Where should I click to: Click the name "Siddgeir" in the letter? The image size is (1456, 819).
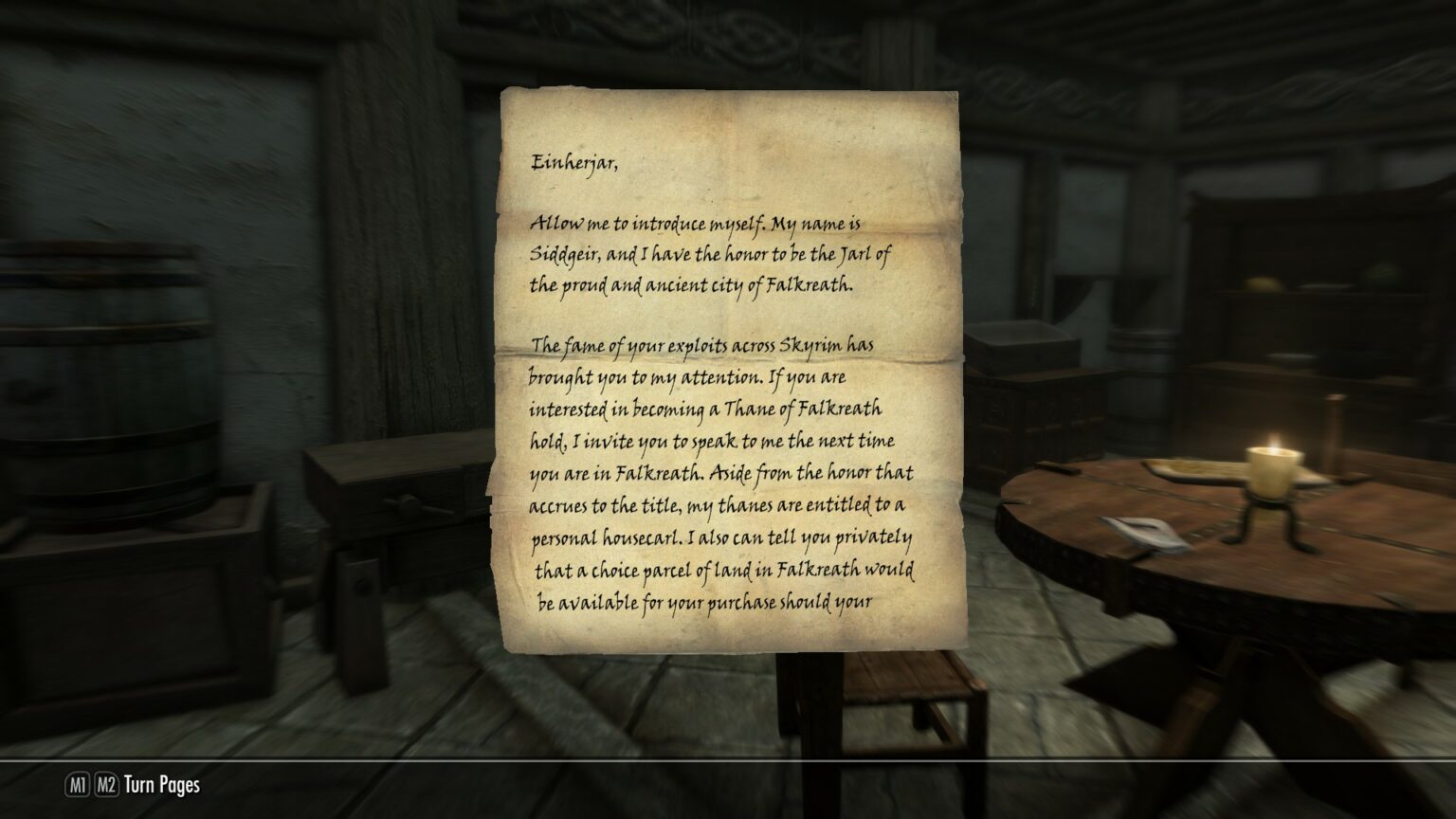563,254
